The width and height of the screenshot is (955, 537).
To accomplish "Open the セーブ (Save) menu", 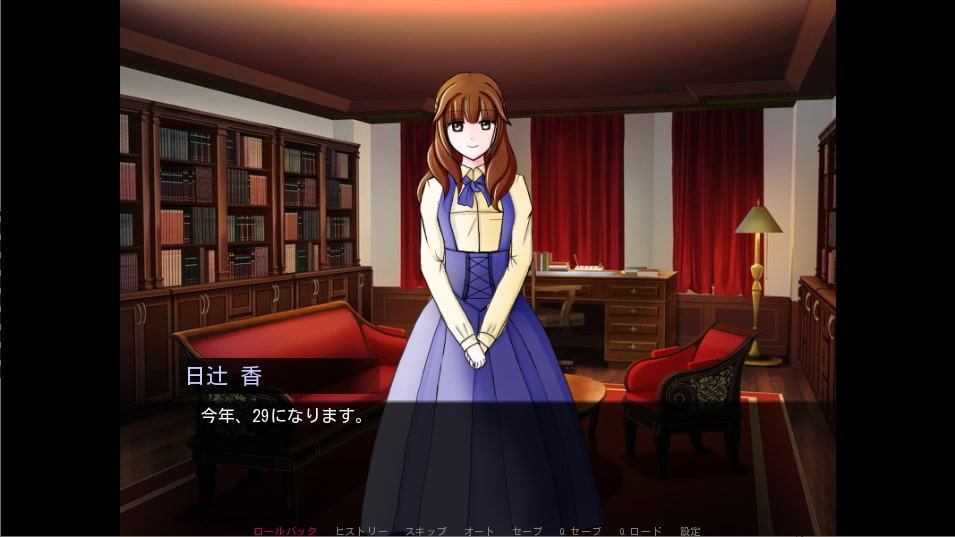I will click(527, 531).
